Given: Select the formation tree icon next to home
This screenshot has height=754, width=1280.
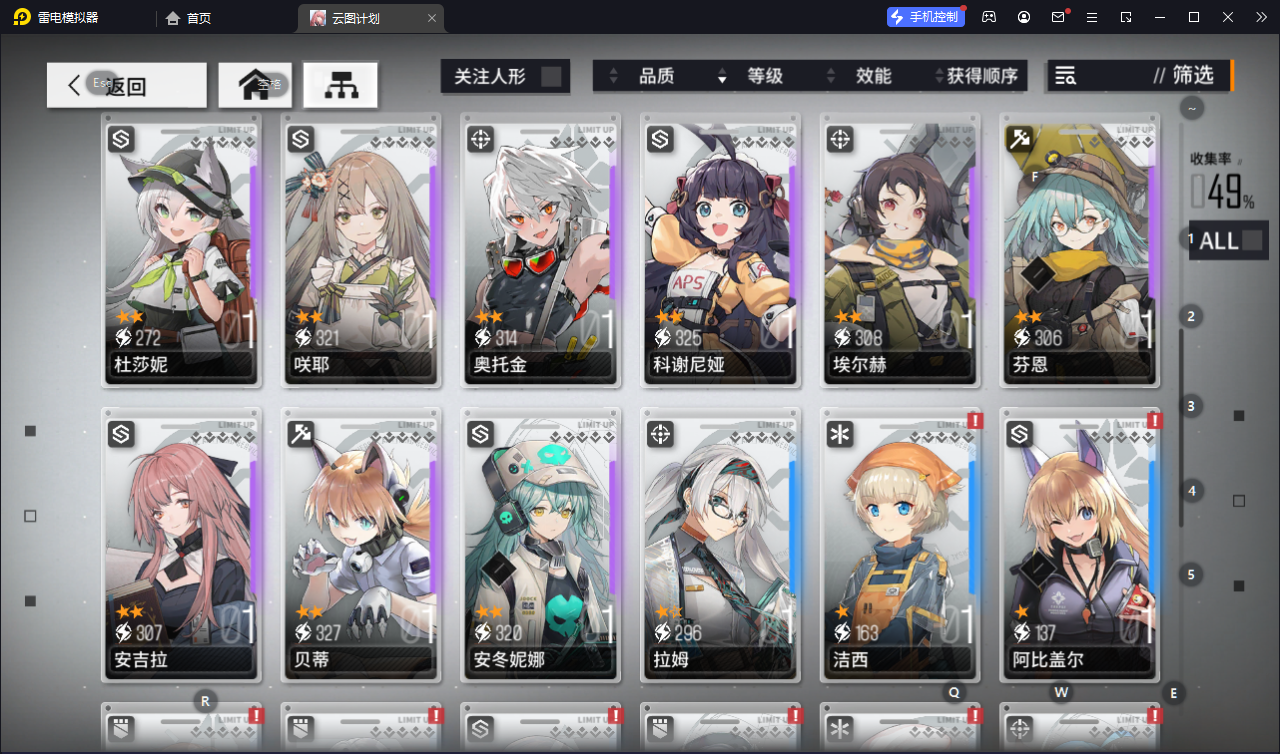Looking at the screenshot, I should point(340,84).
